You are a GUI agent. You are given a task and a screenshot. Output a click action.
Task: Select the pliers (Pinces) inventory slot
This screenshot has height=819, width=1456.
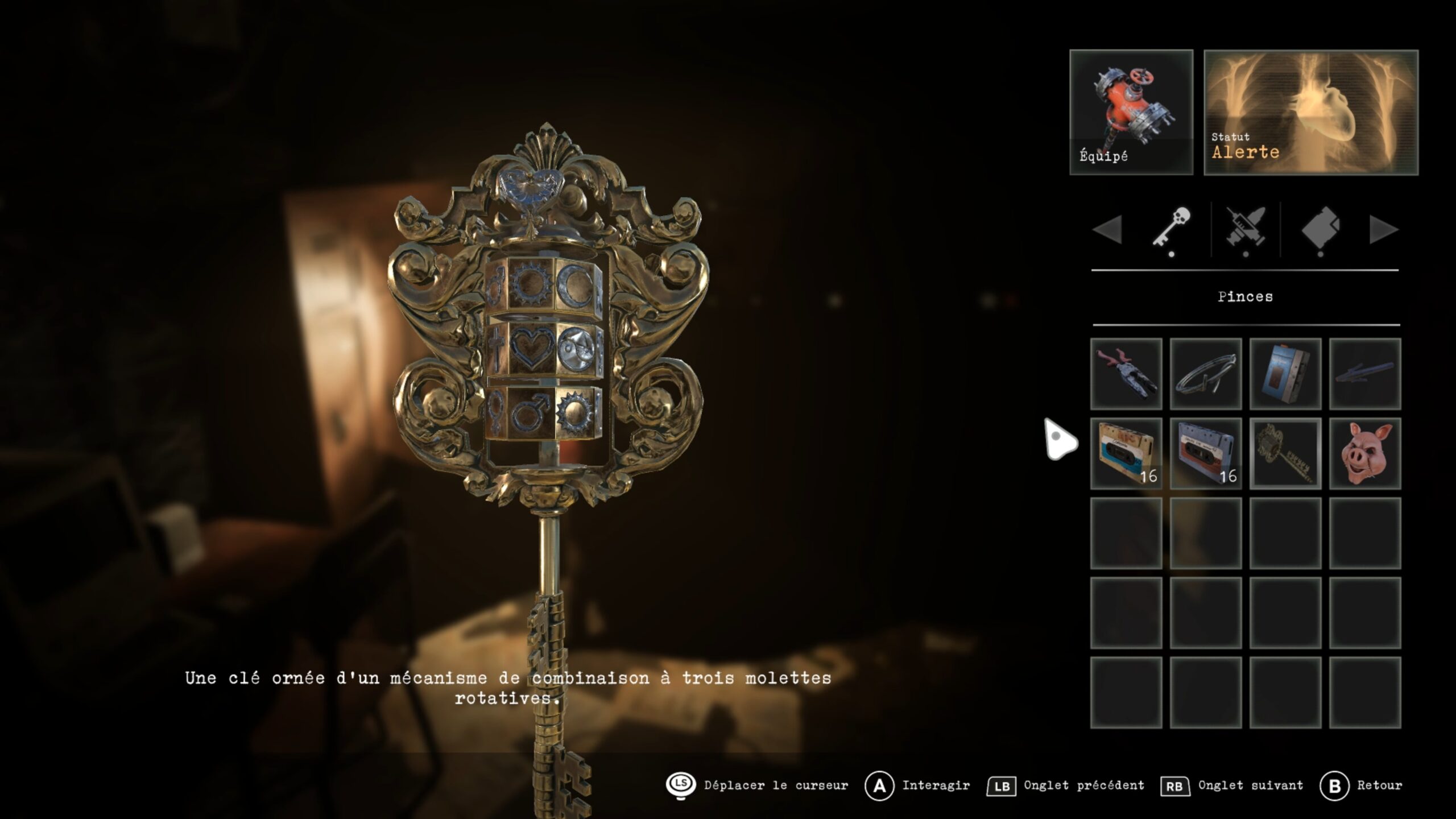[1126, 374]
